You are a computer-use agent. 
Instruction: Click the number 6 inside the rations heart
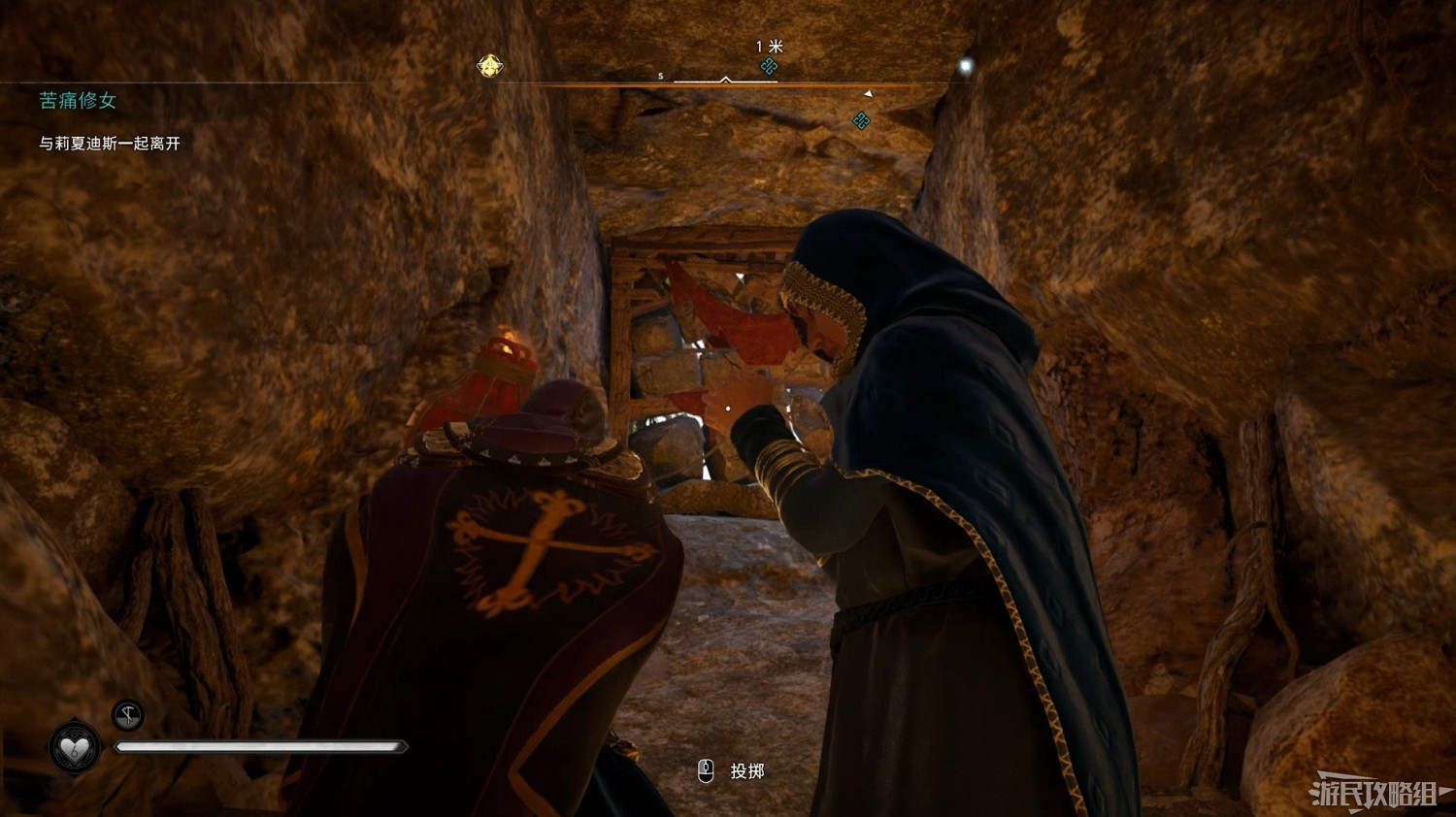tap(75, 753)
